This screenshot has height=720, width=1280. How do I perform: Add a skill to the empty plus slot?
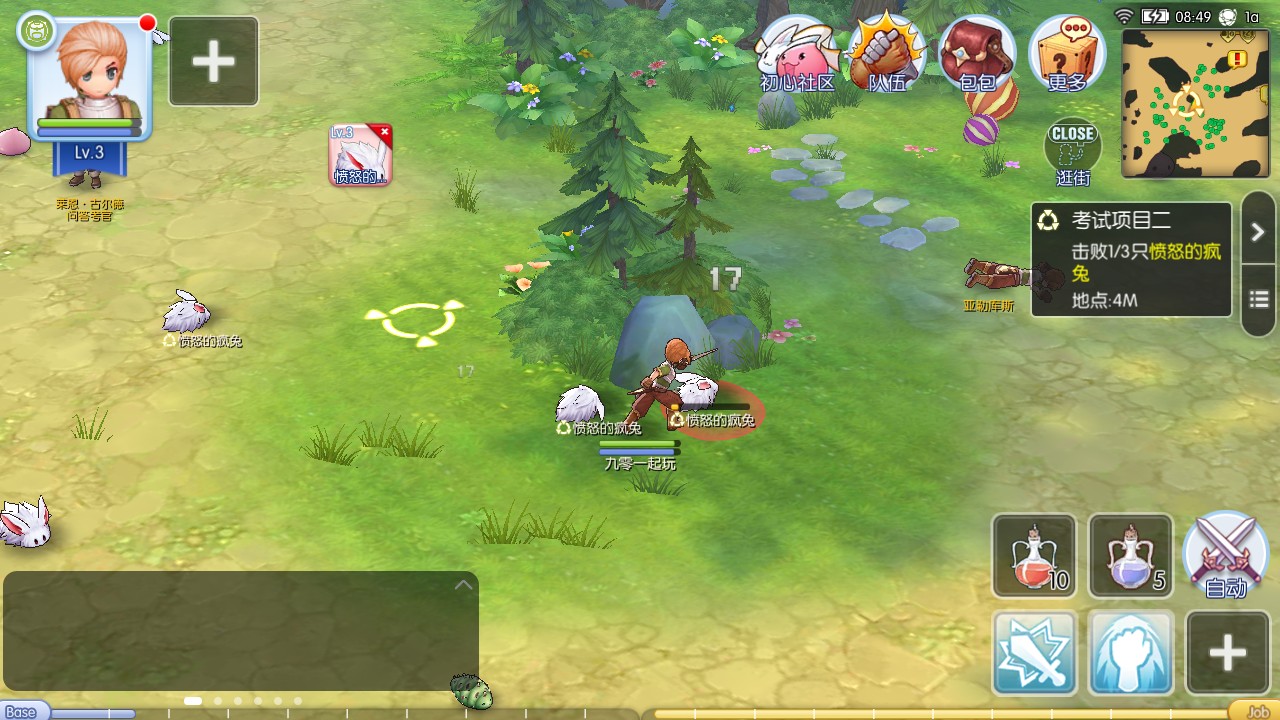pyautogui.click(x=1227, y=653)
